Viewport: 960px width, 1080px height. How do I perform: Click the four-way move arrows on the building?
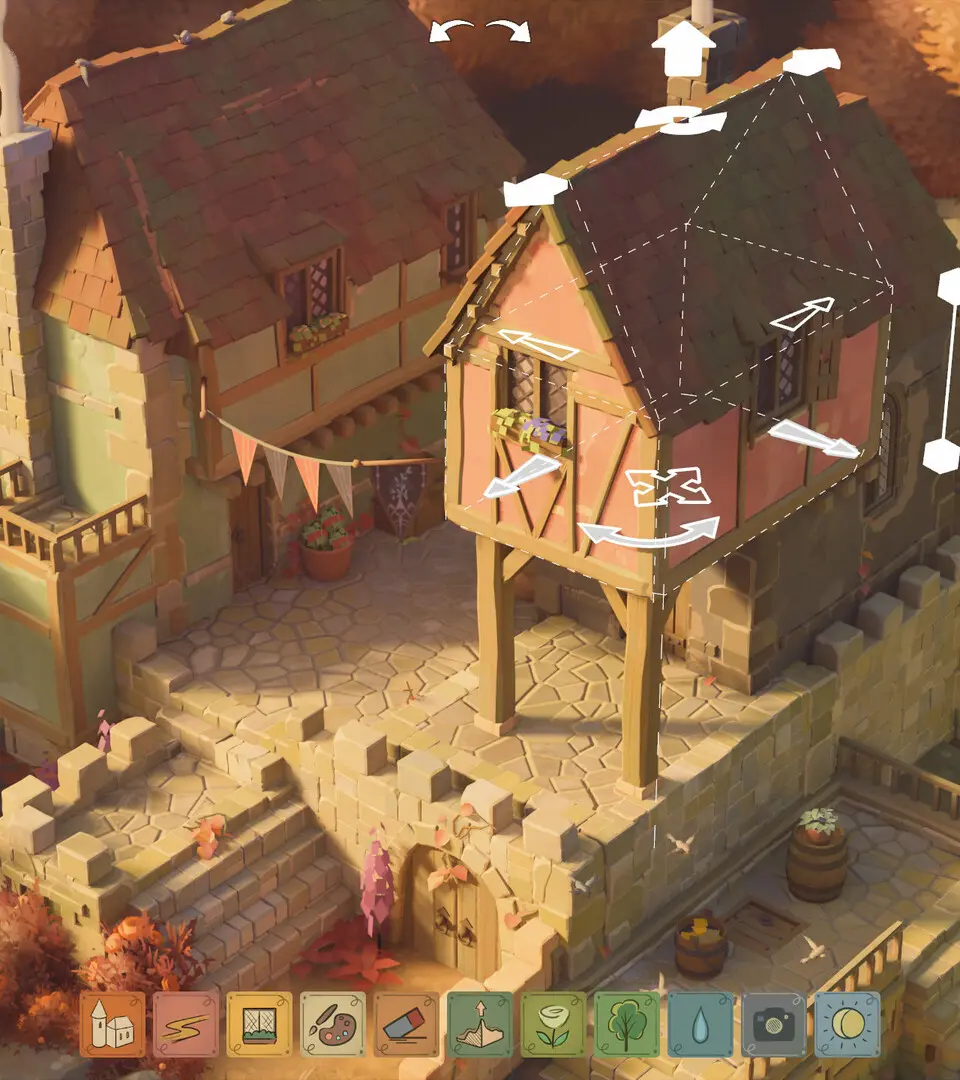[x=668, y=486]
